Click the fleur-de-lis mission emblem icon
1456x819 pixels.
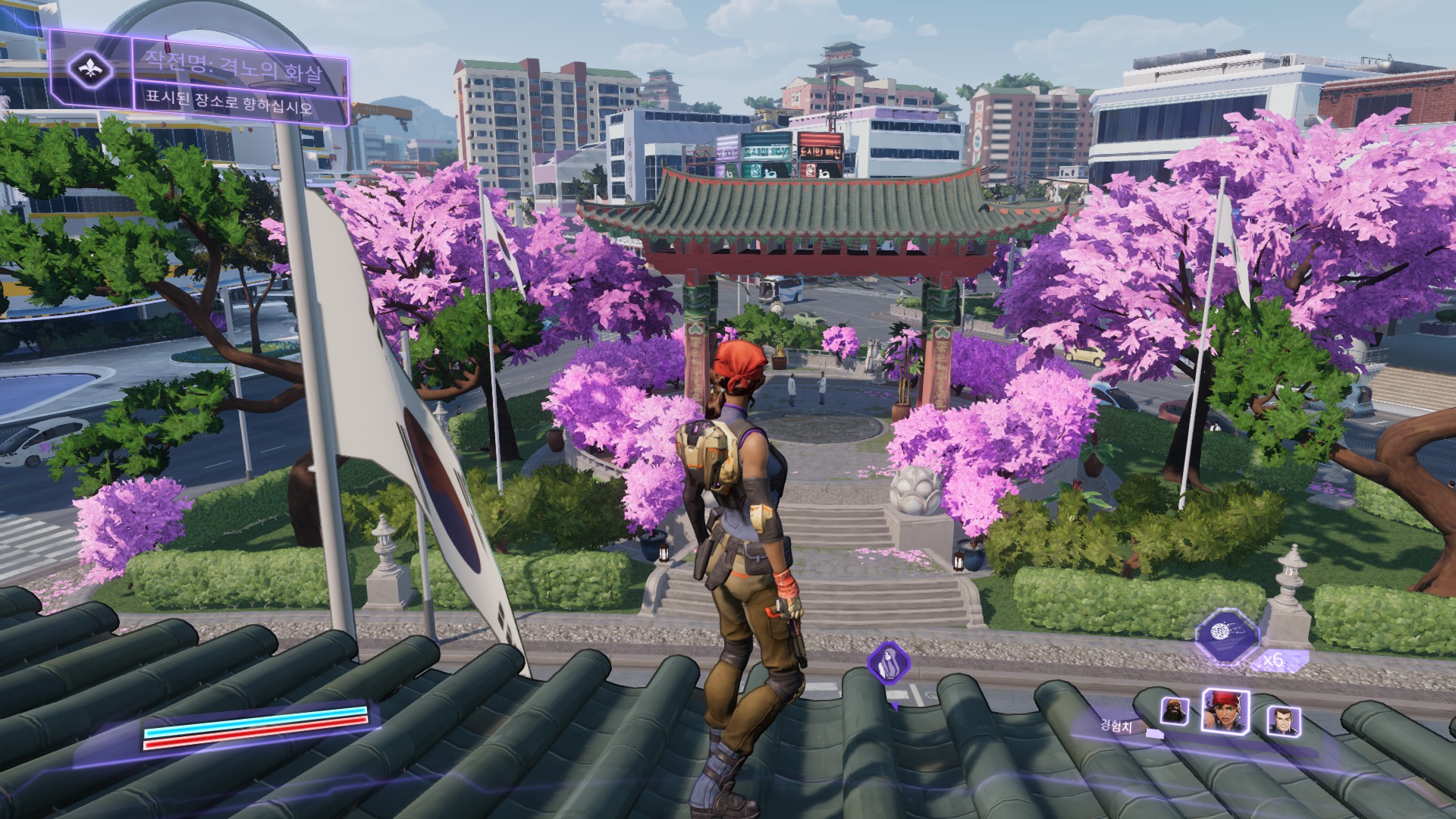pos(91,69)
